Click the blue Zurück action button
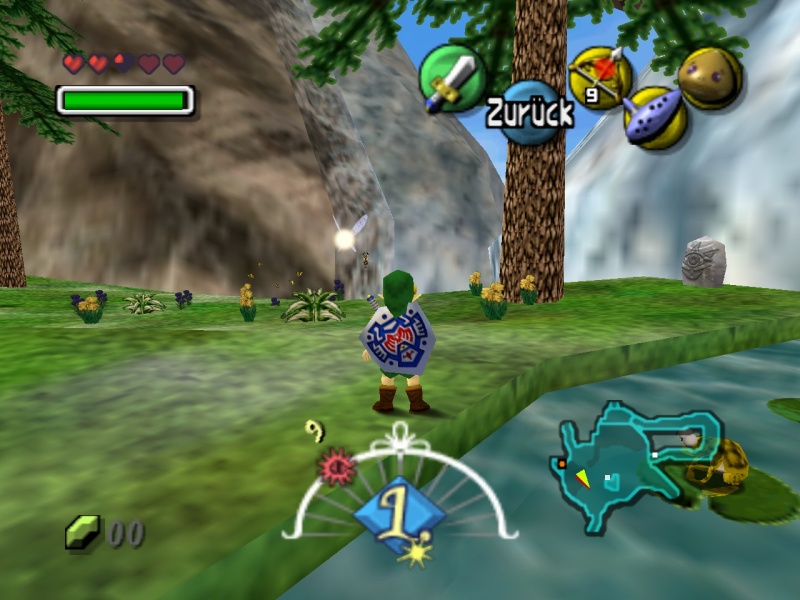 [530, 112]
